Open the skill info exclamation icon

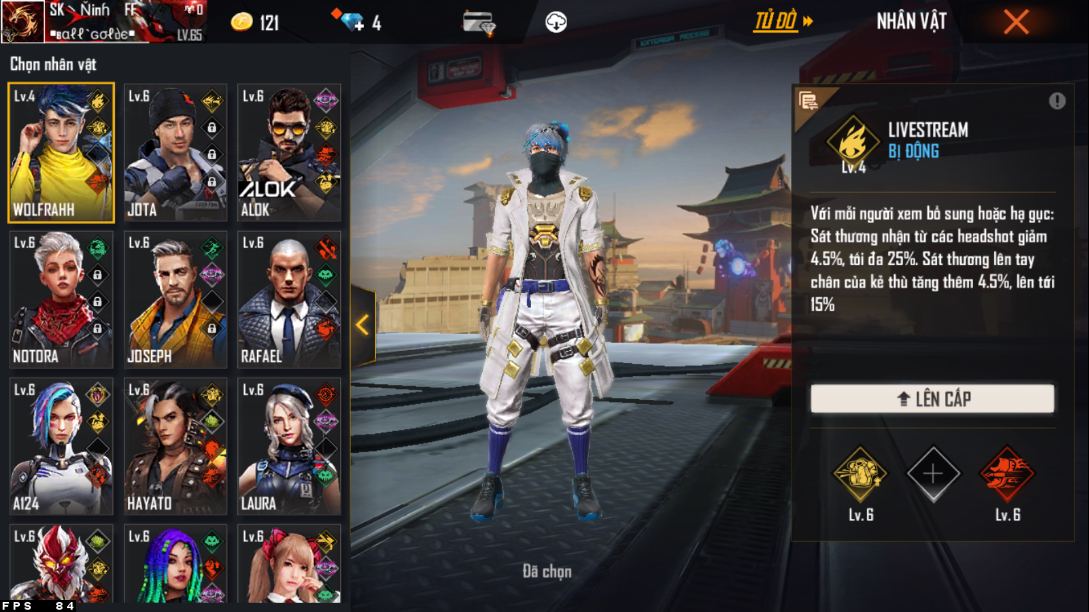(1057, 101)
